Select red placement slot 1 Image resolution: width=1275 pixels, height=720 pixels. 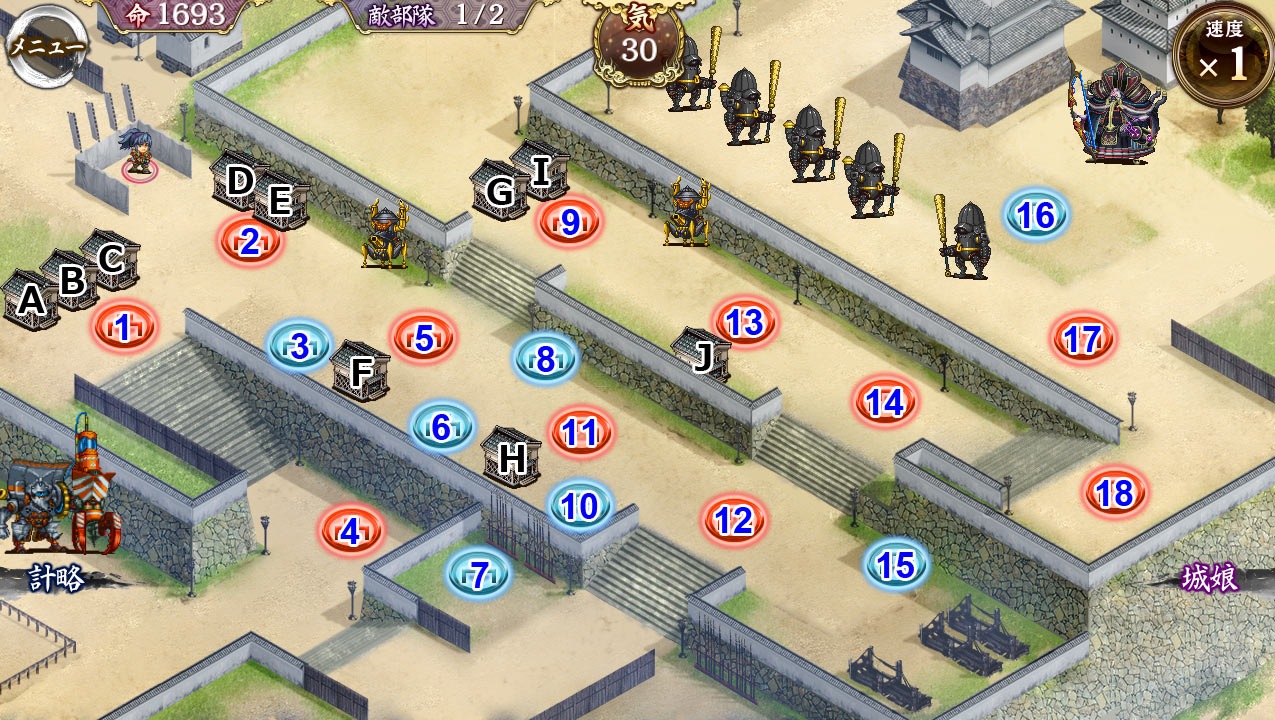pyautogui.click(x=125, y=327)
